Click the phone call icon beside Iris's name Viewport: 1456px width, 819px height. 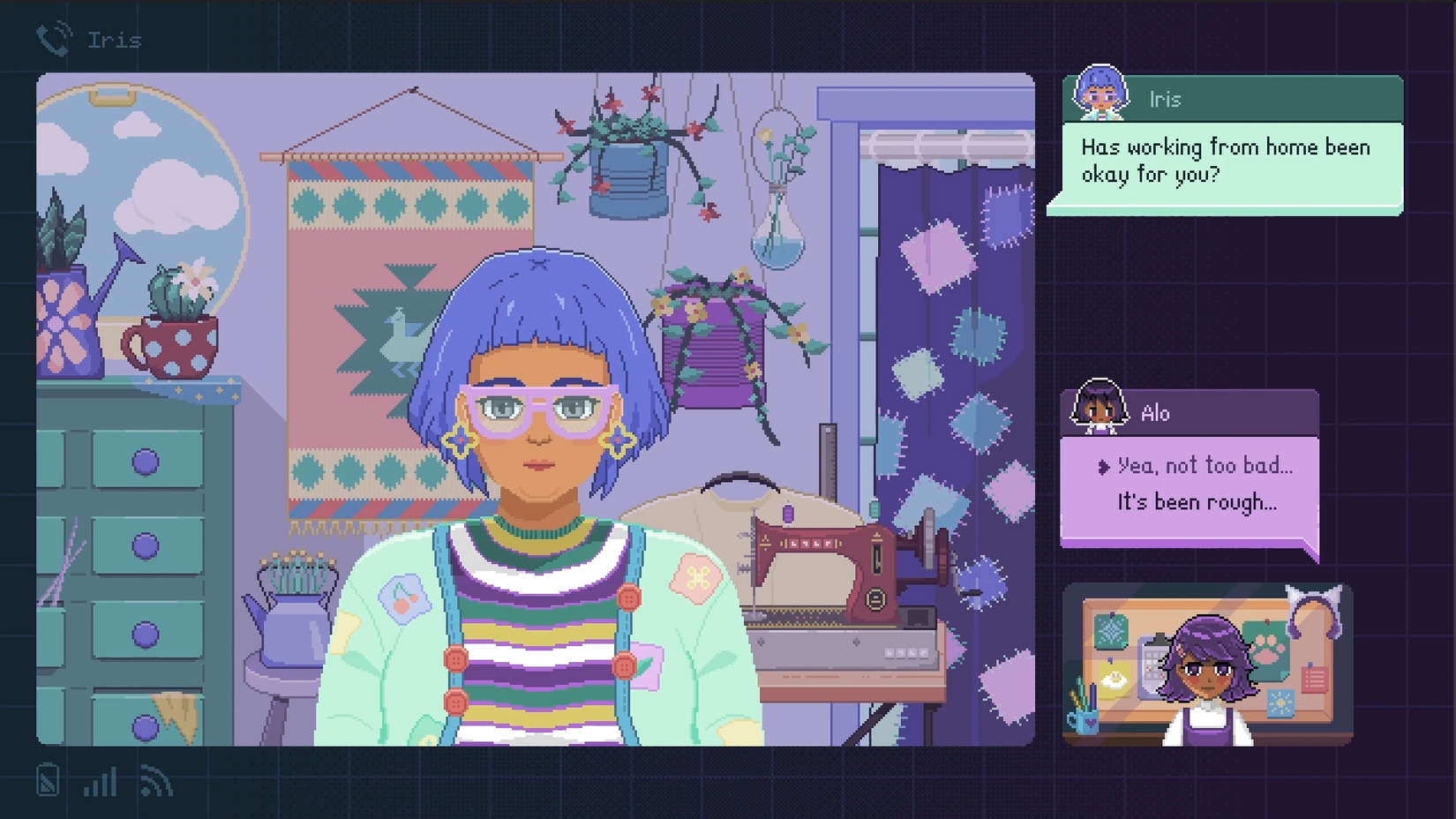pos(50,37)
